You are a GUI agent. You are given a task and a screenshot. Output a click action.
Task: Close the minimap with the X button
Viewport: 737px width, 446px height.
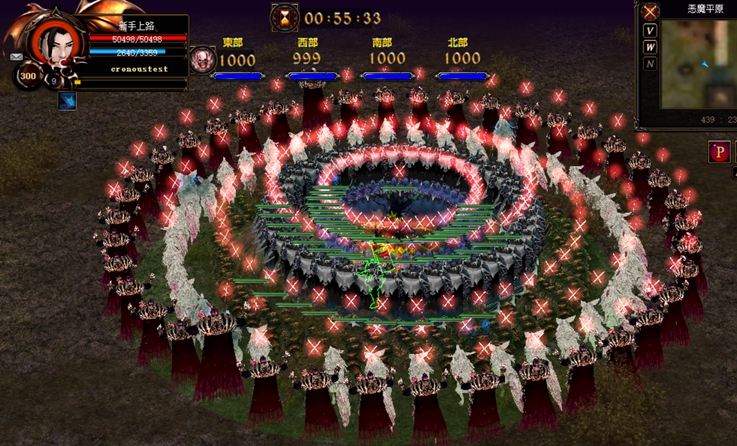[x=650, y=12]
